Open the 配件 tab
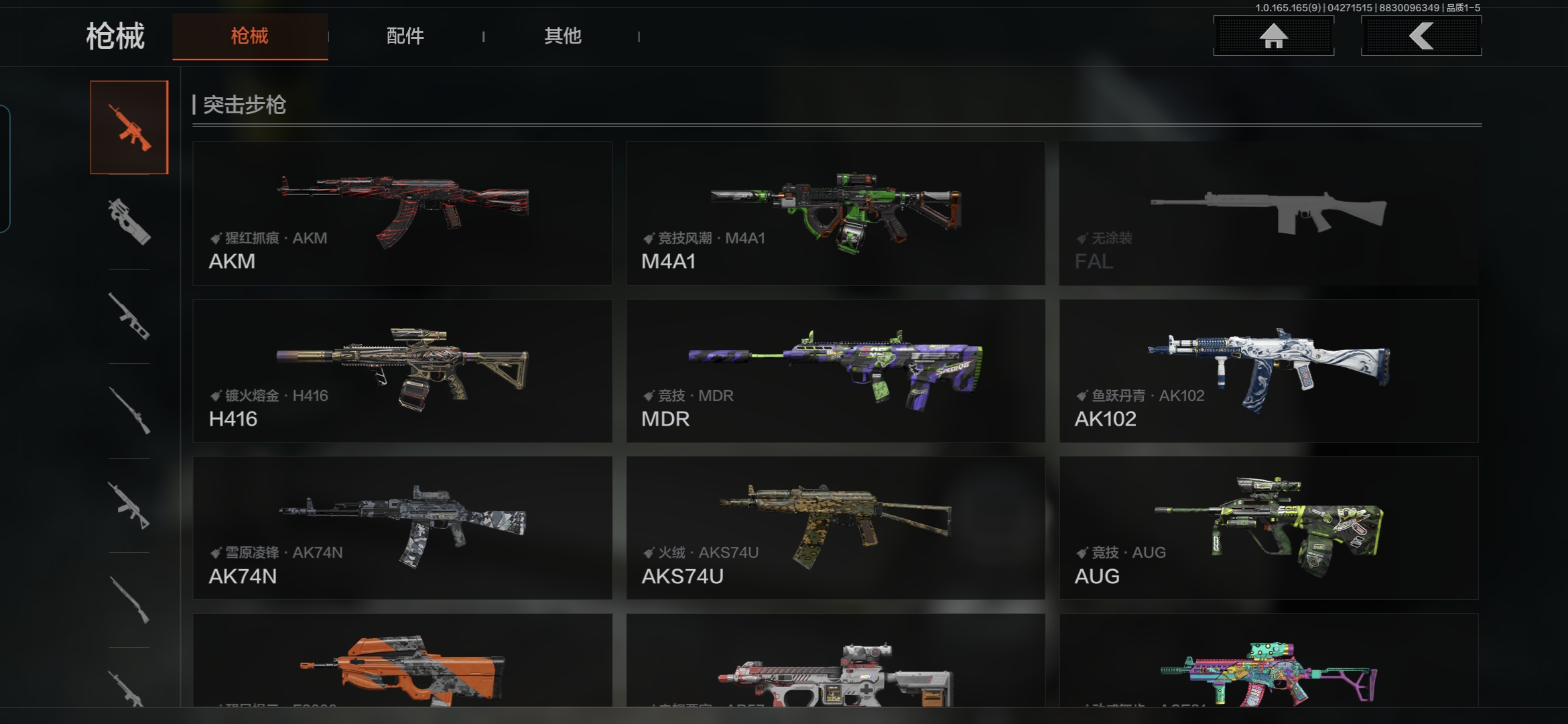1568x724 pixels. [x=405, y=36]
